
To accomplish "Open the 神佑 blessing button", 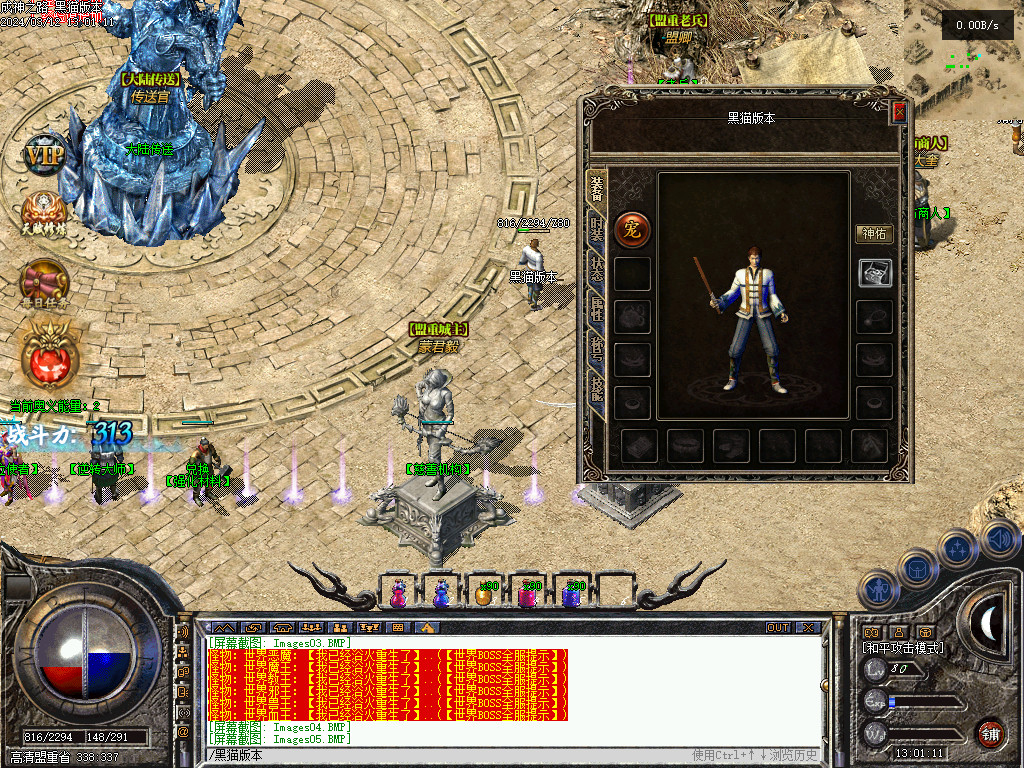I will (x=874, y=234).
